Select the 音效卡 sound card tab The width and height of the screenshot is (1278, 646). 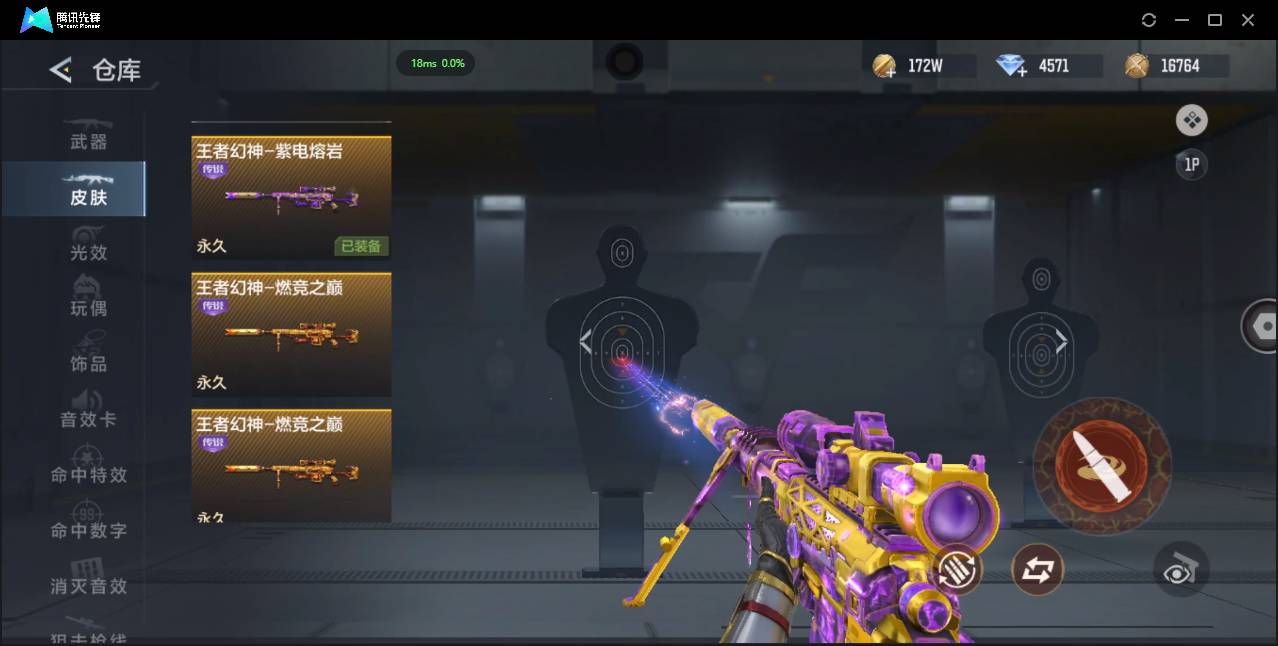(88, 412)
